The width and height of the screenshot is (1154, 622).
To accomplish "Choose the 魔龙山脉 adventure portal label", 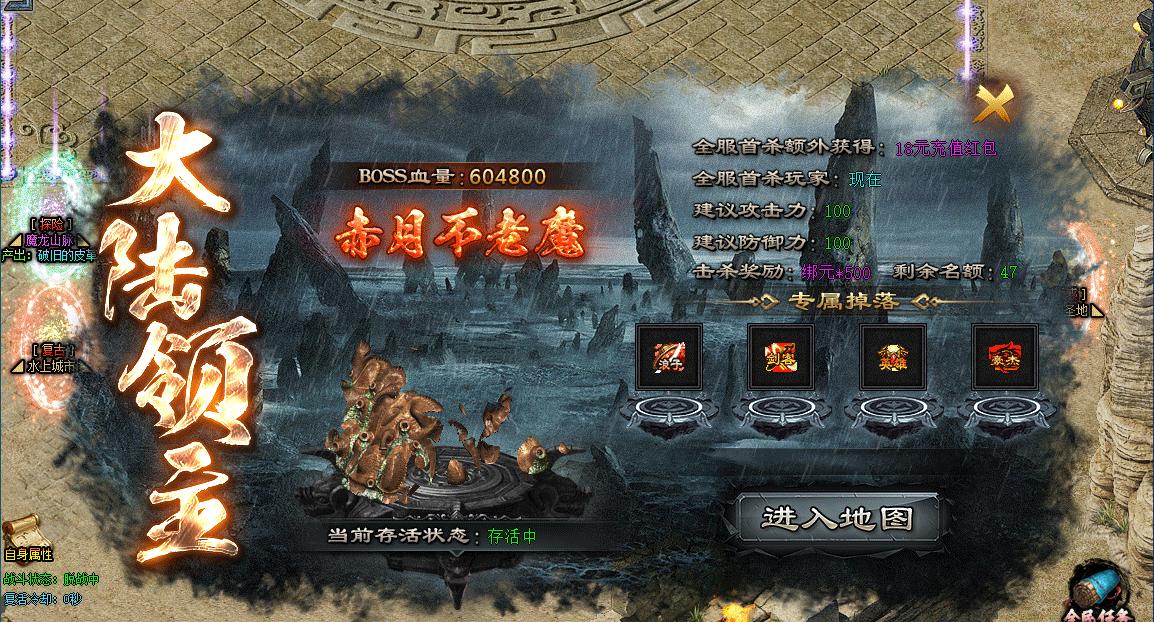I will [50, 241].
